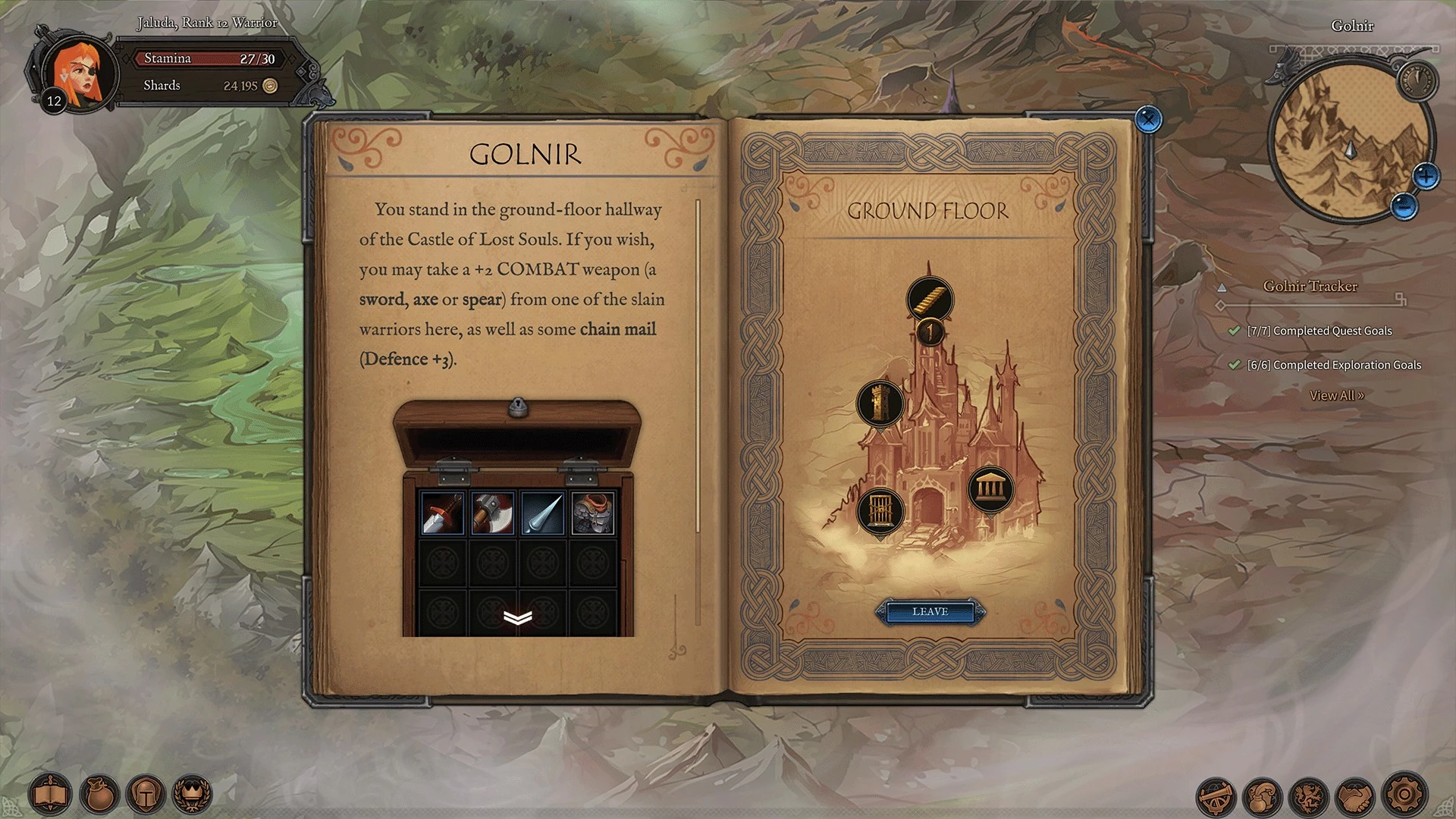This screenshot has height=819, width=1456.
Task: Grab the chain mail armor slot
Action: click(593, 513)
